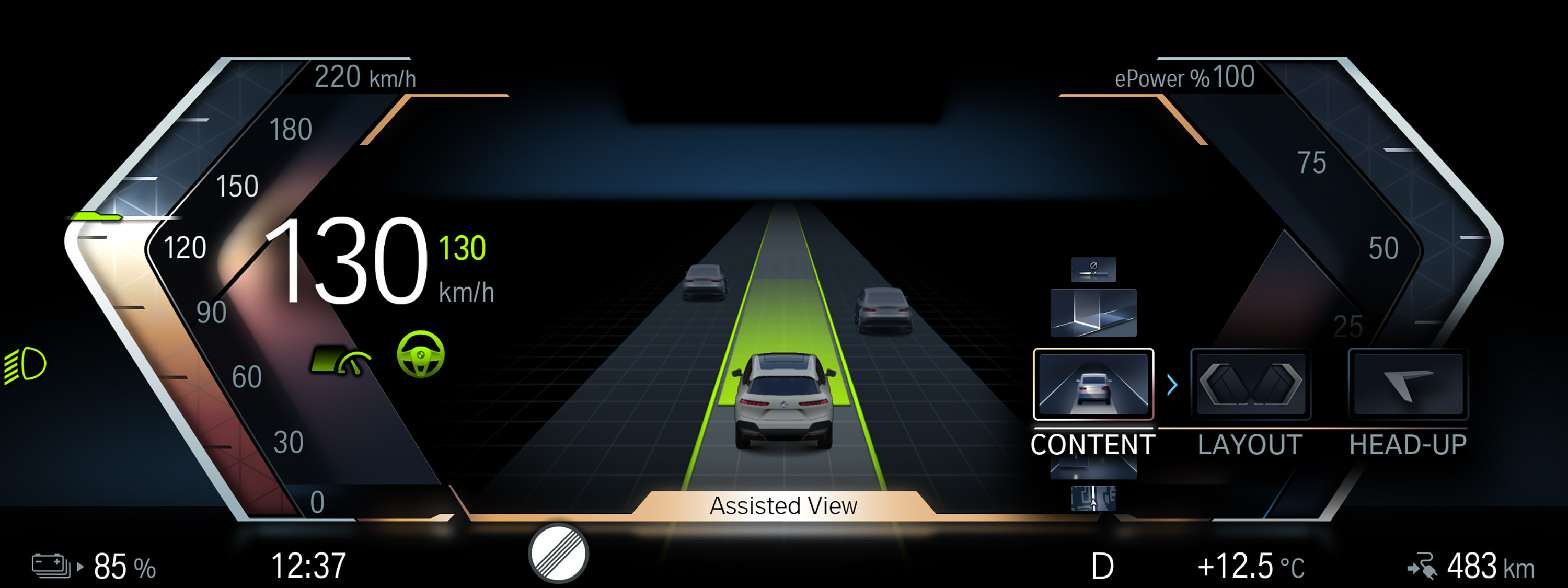The width and height of the screenshot is (1568, 588).
Task: Click the electric range plug icon
Action: [1423, 567]
